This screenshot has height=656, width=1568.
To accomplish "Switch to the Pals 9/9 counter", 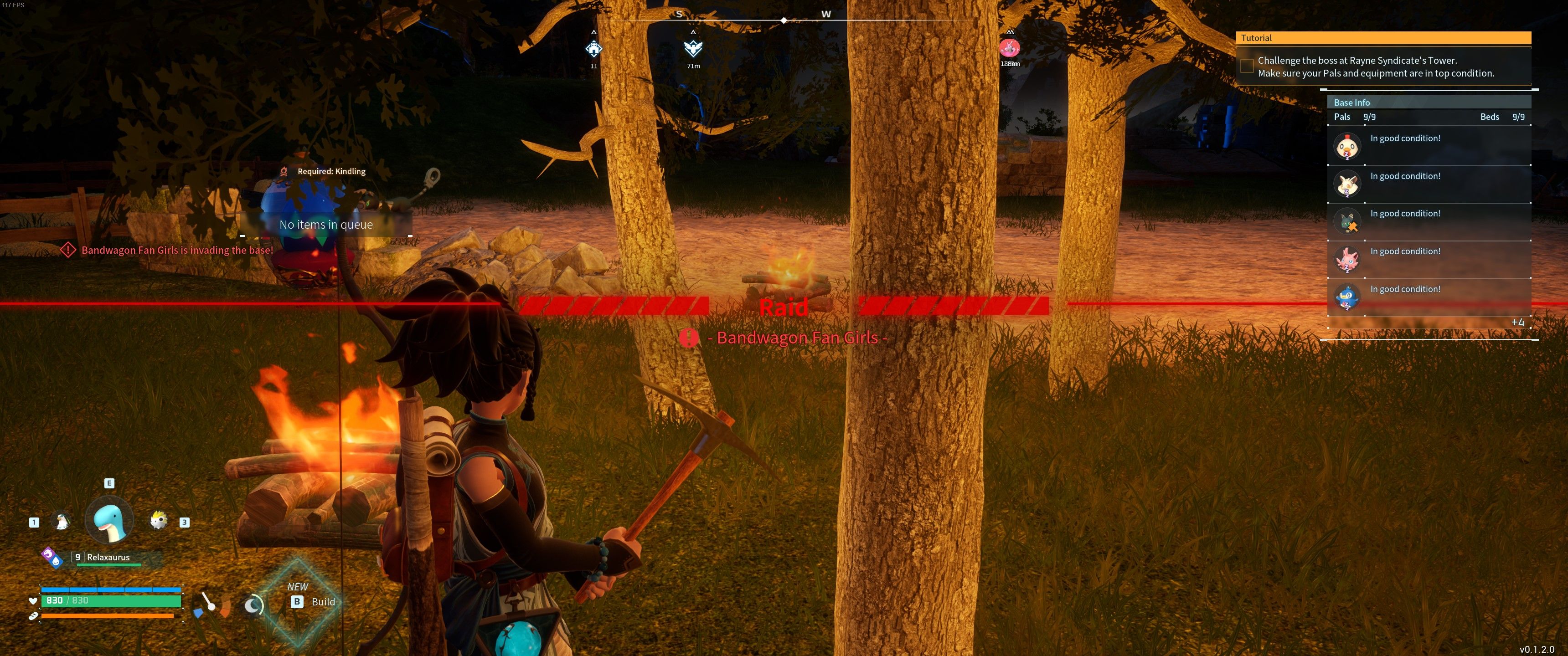I will 1356,117.
